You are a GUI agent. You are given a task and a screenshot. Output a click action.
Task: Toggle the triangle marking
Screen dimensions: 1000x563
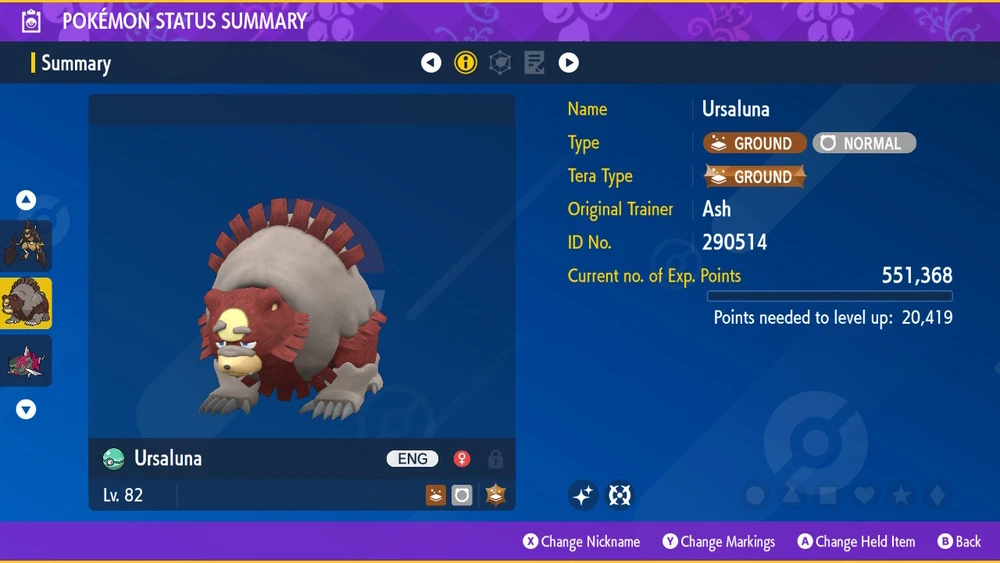[792, 495]
